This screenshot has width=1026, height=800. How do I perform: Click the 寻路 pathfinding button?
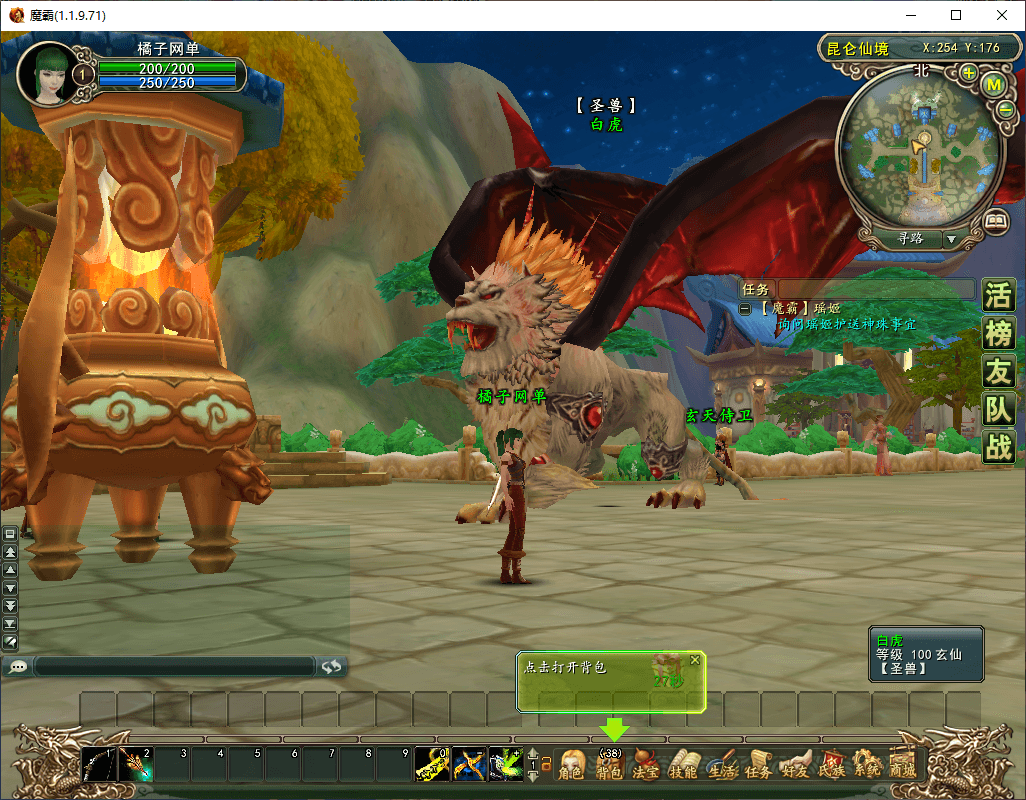point(910,239)
